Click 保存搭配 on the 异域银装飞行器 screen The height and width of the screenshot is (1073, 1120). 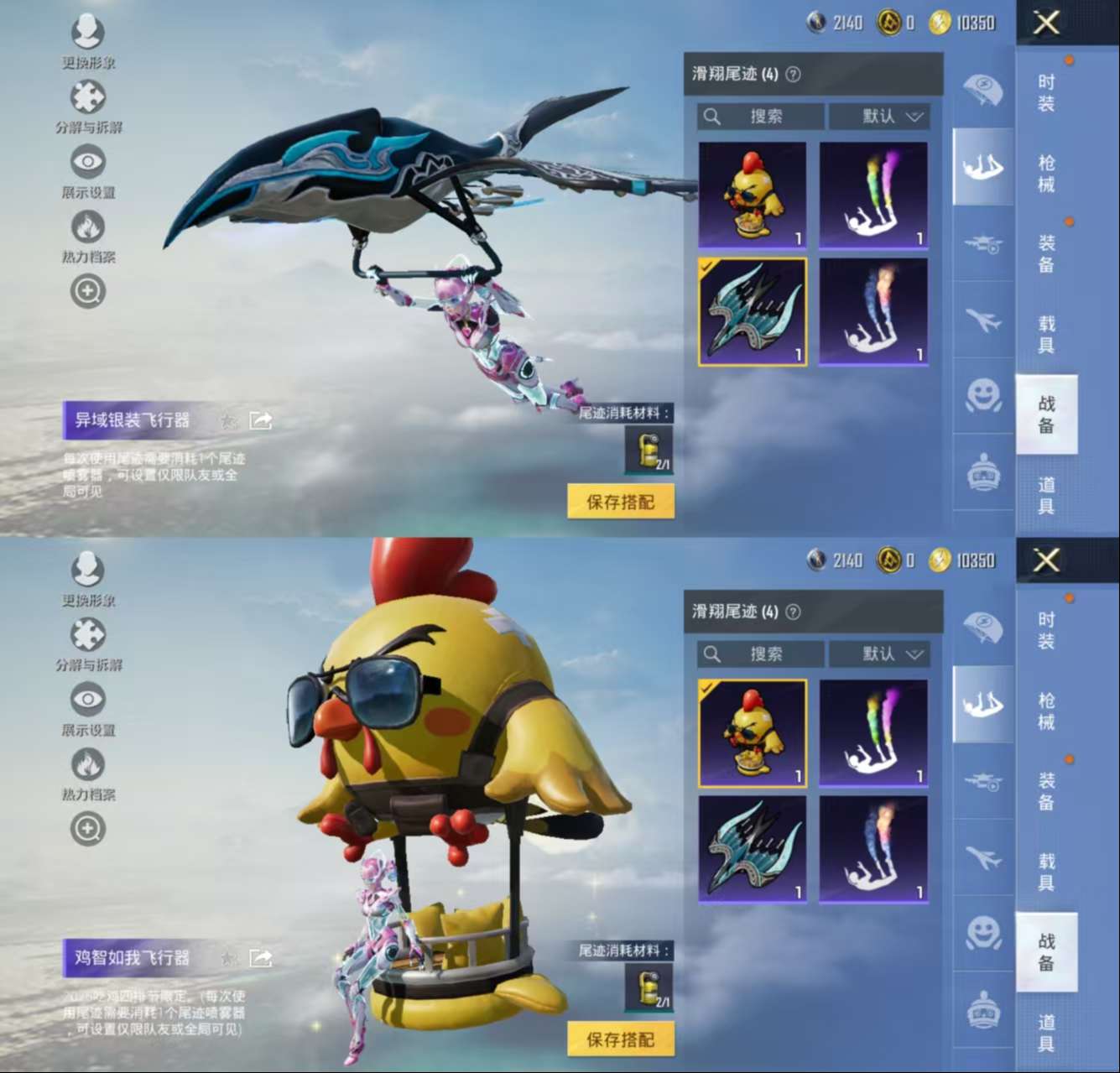(620, 502)
